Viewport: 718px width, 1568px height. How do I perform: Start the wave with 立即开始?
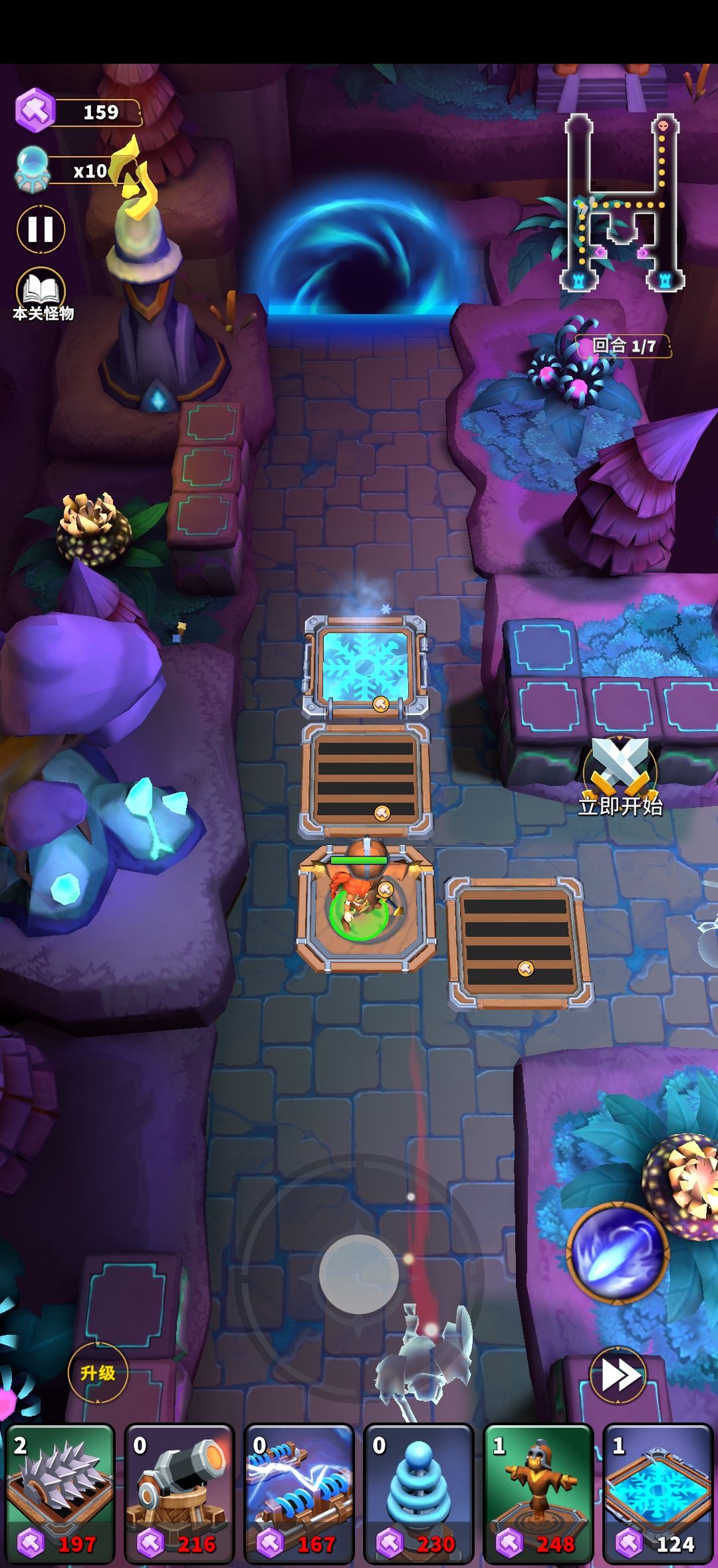(x=620, y=777)
